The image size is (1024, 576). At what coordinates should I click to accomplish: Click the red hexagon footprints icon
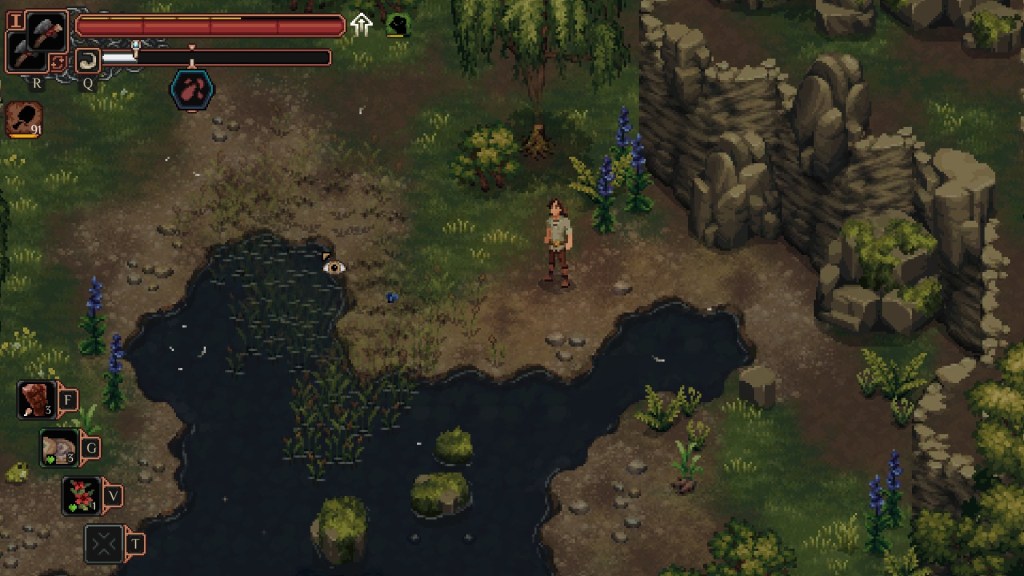click(191, 89)
